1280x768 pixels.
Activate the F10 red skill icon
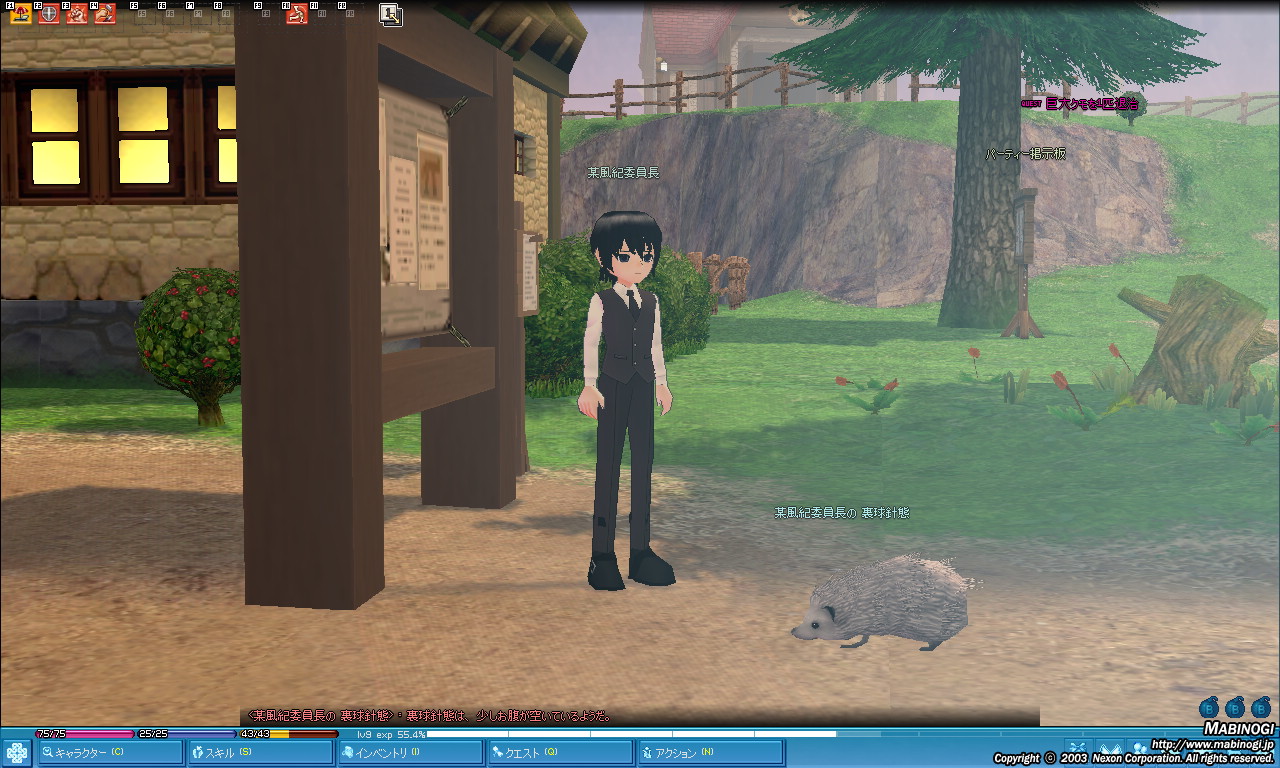tap(297, 14)
